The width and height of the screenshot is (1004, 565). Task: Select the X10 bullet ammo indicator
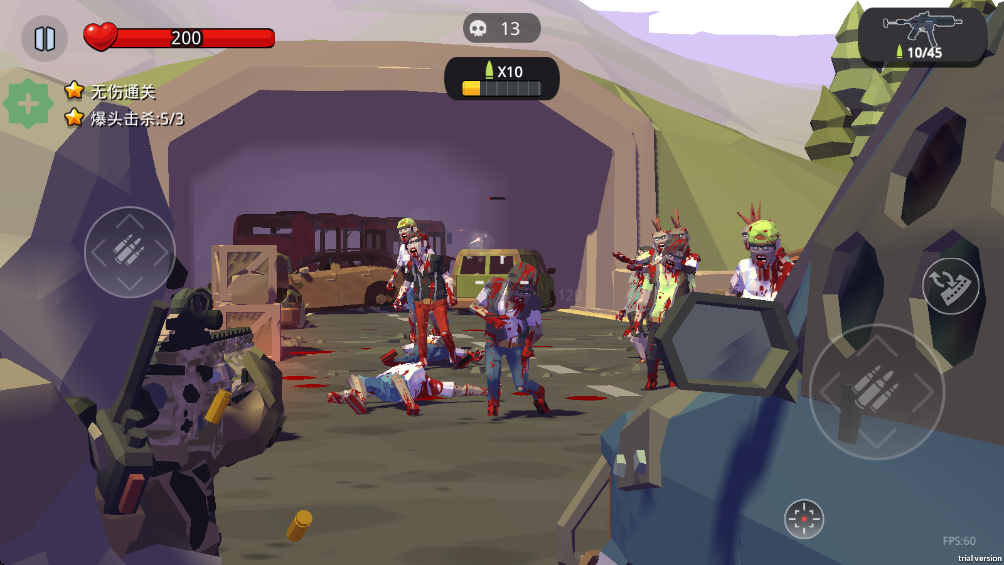501,79
